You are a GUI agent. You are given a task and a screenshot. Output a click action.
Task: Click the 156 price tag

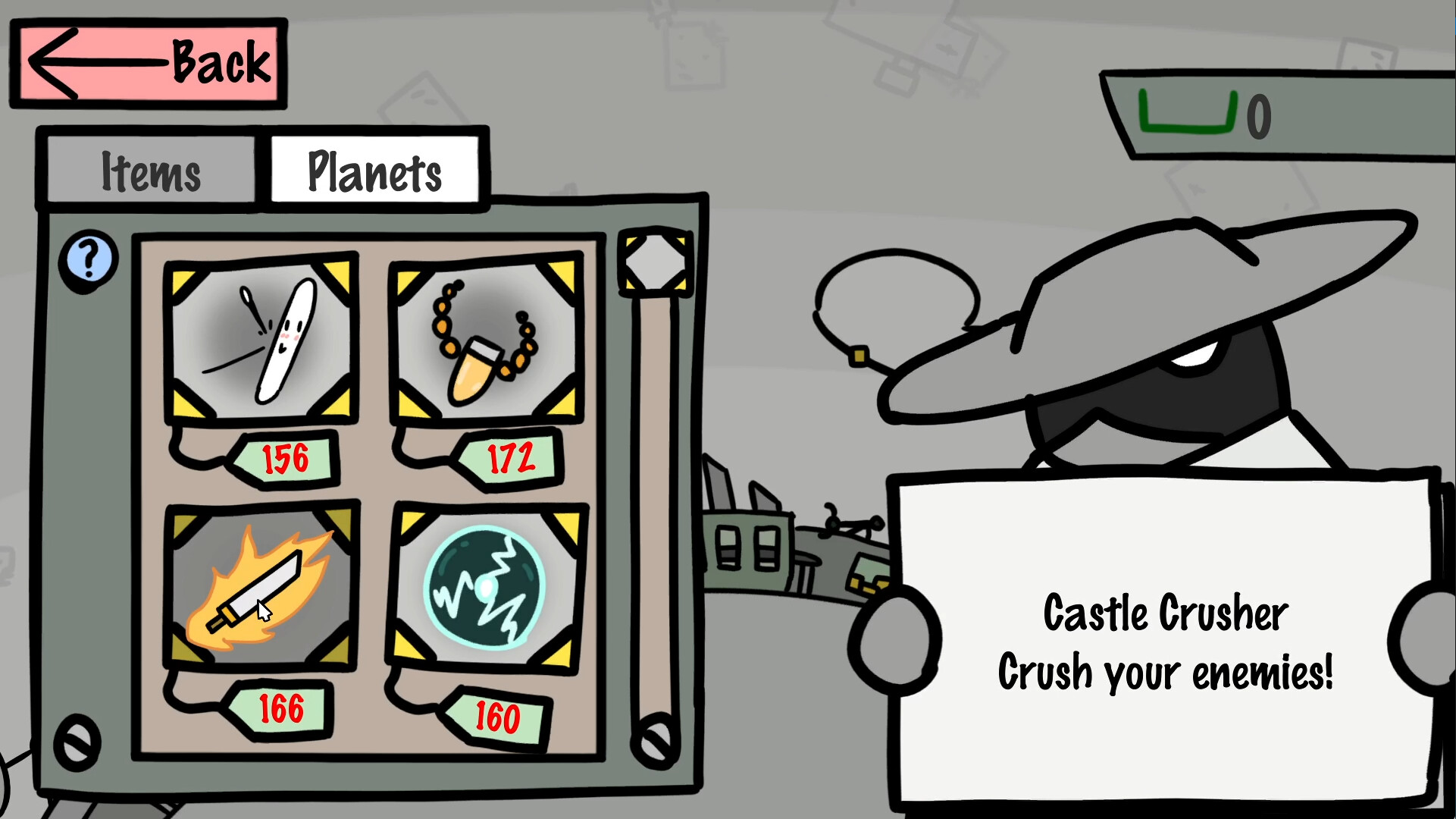(285, 458)
